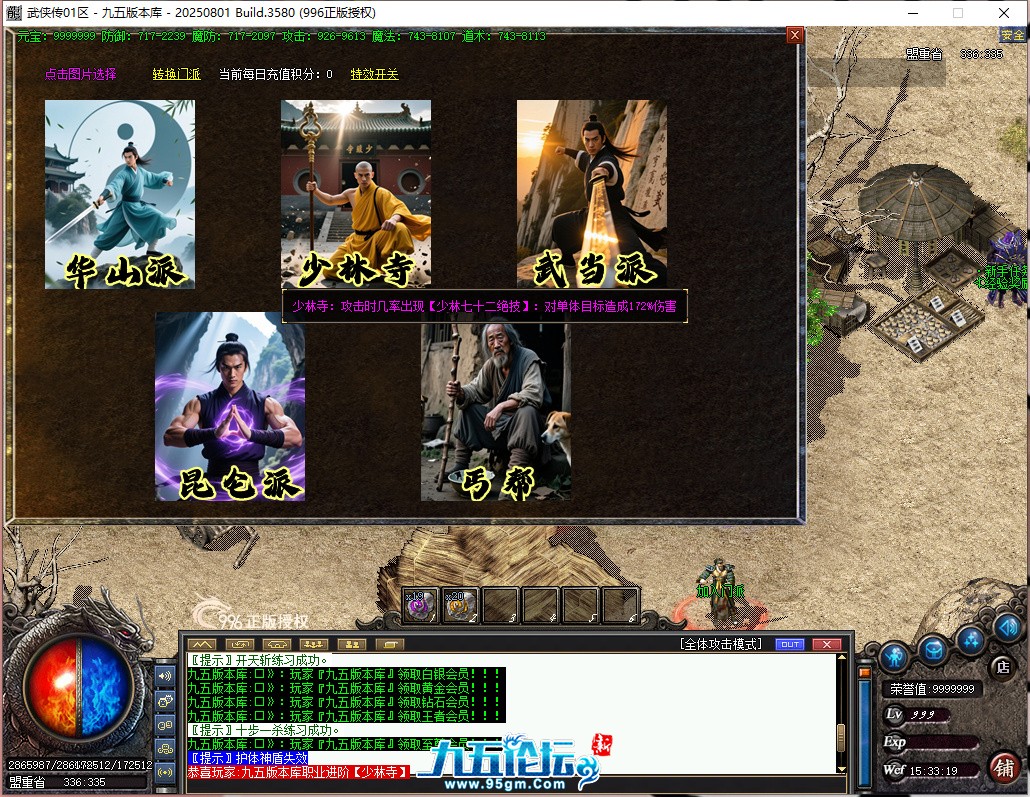Choose the 华山派 sect portrait
The height and width of the screenshot is (797, 1030).
(x=120, y=194)
